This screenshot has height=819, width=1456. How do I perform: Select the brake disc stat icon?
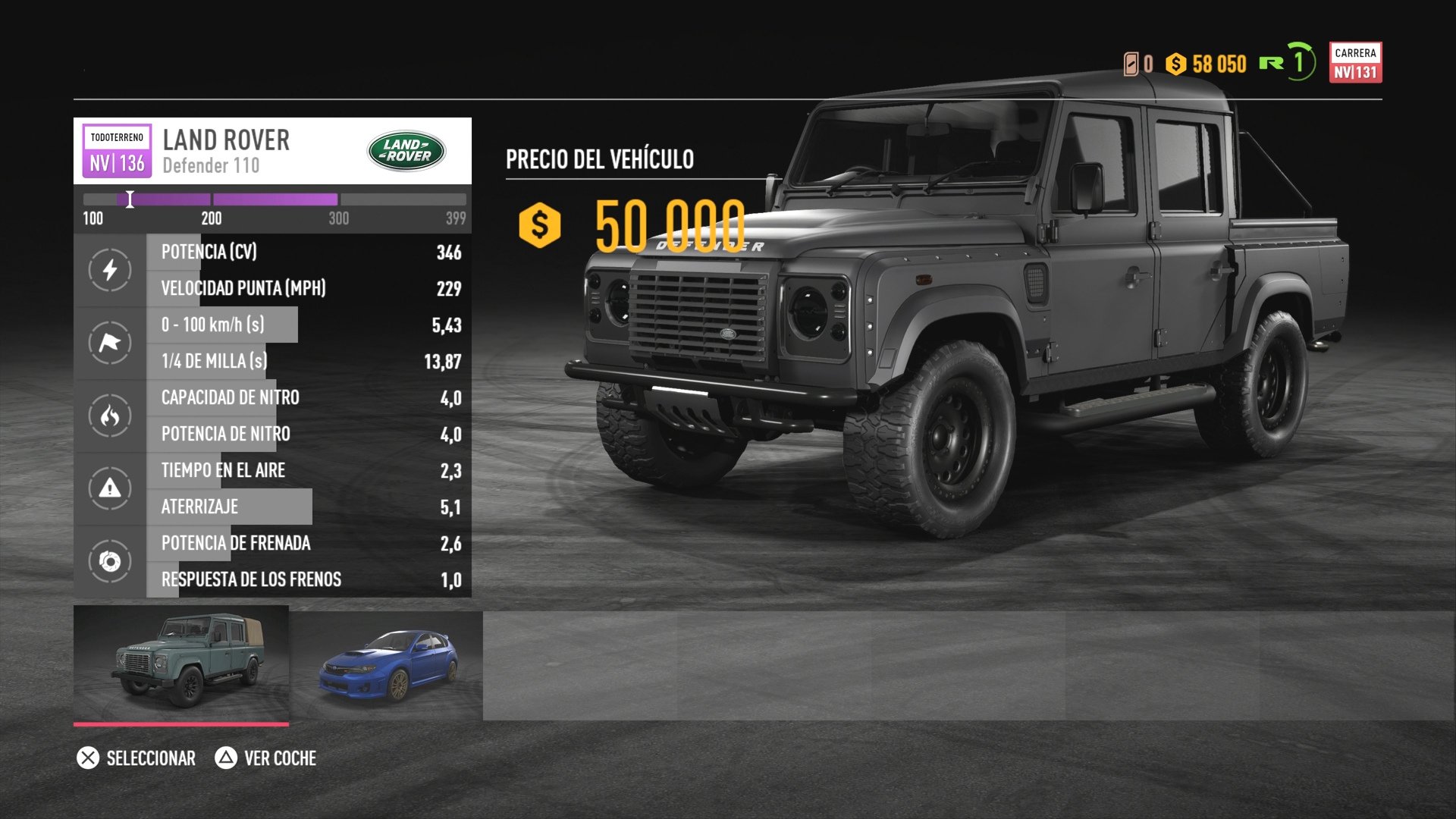click(x=108, y=561)
